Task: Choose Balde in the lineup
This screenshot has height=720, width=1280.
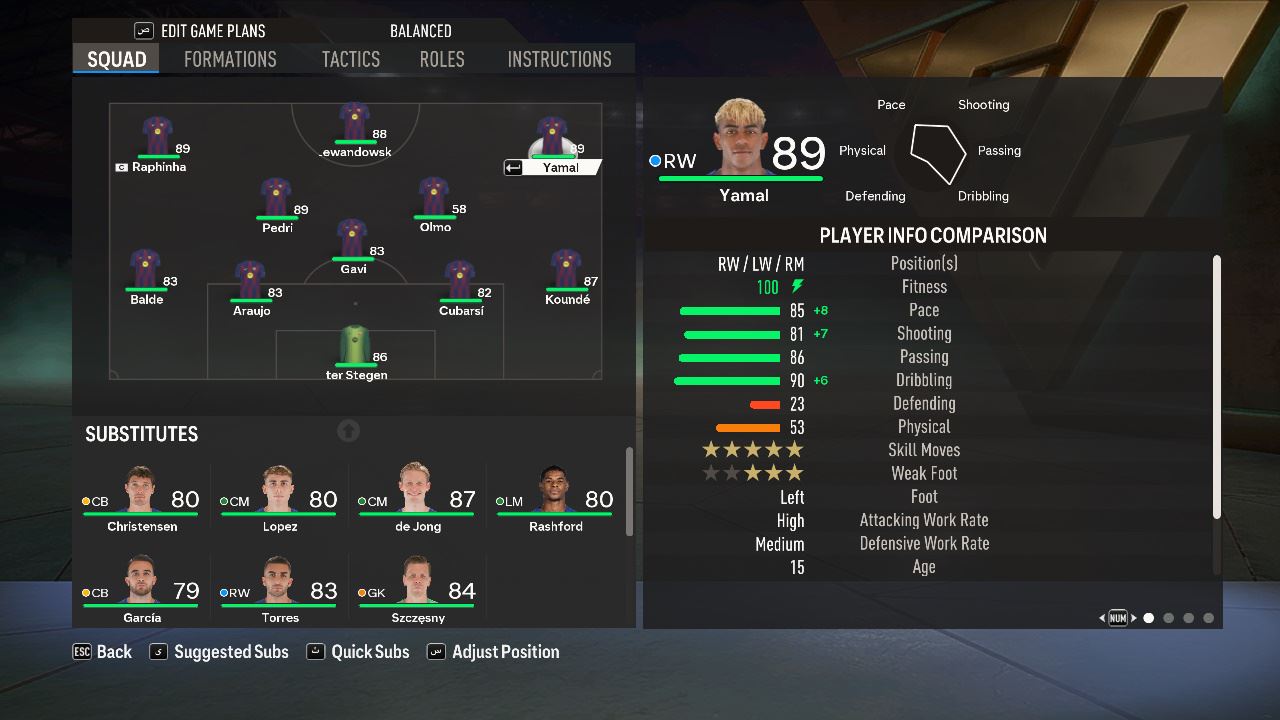Action: pyautogui.click(x=146, y=271)
